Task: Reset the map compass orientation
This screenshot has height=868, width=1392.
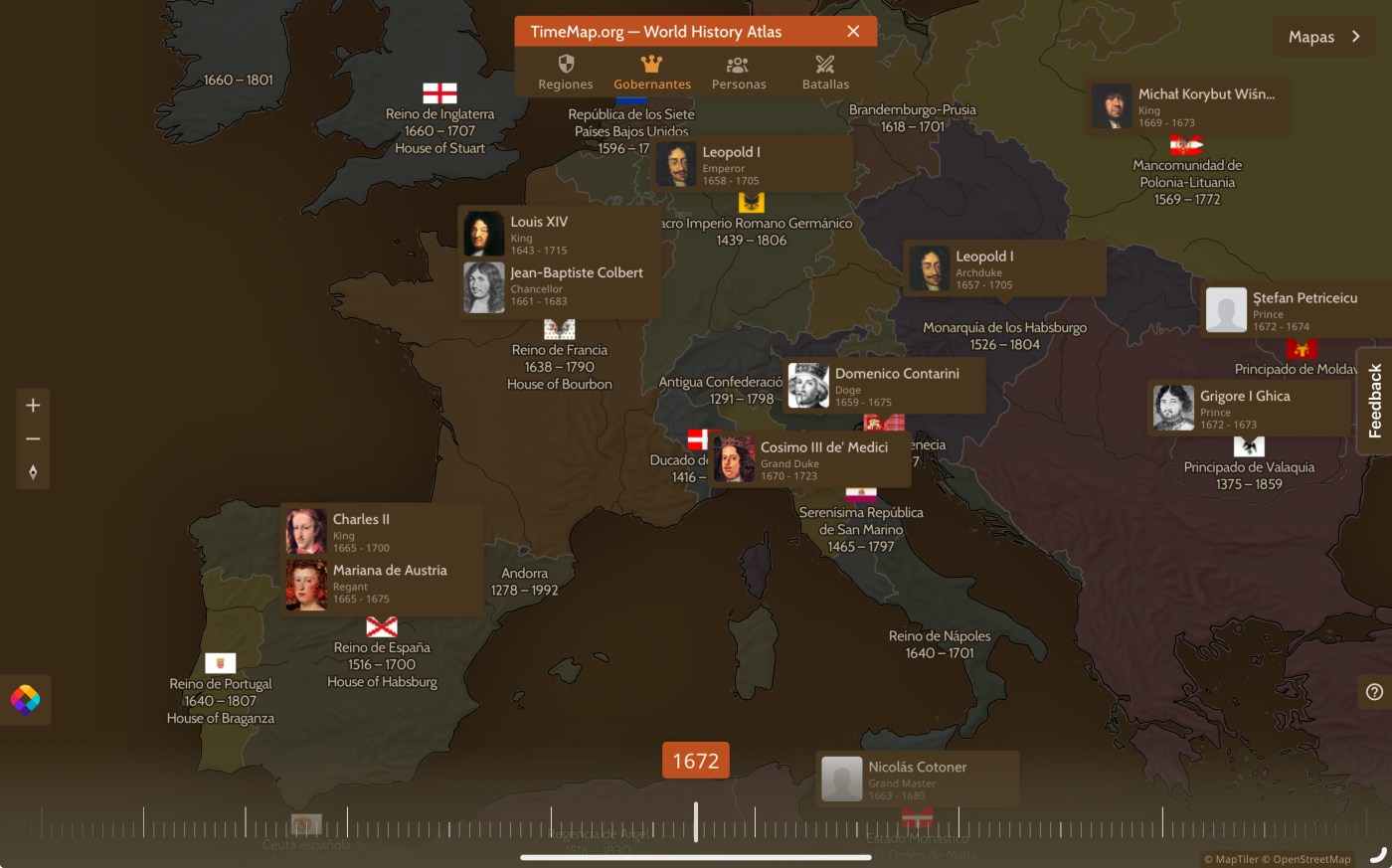Action: coord(33,472)
